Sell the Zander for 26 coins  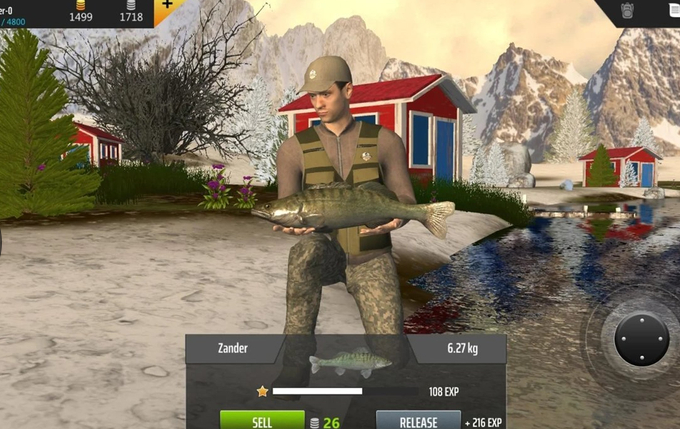pos(262,420)
